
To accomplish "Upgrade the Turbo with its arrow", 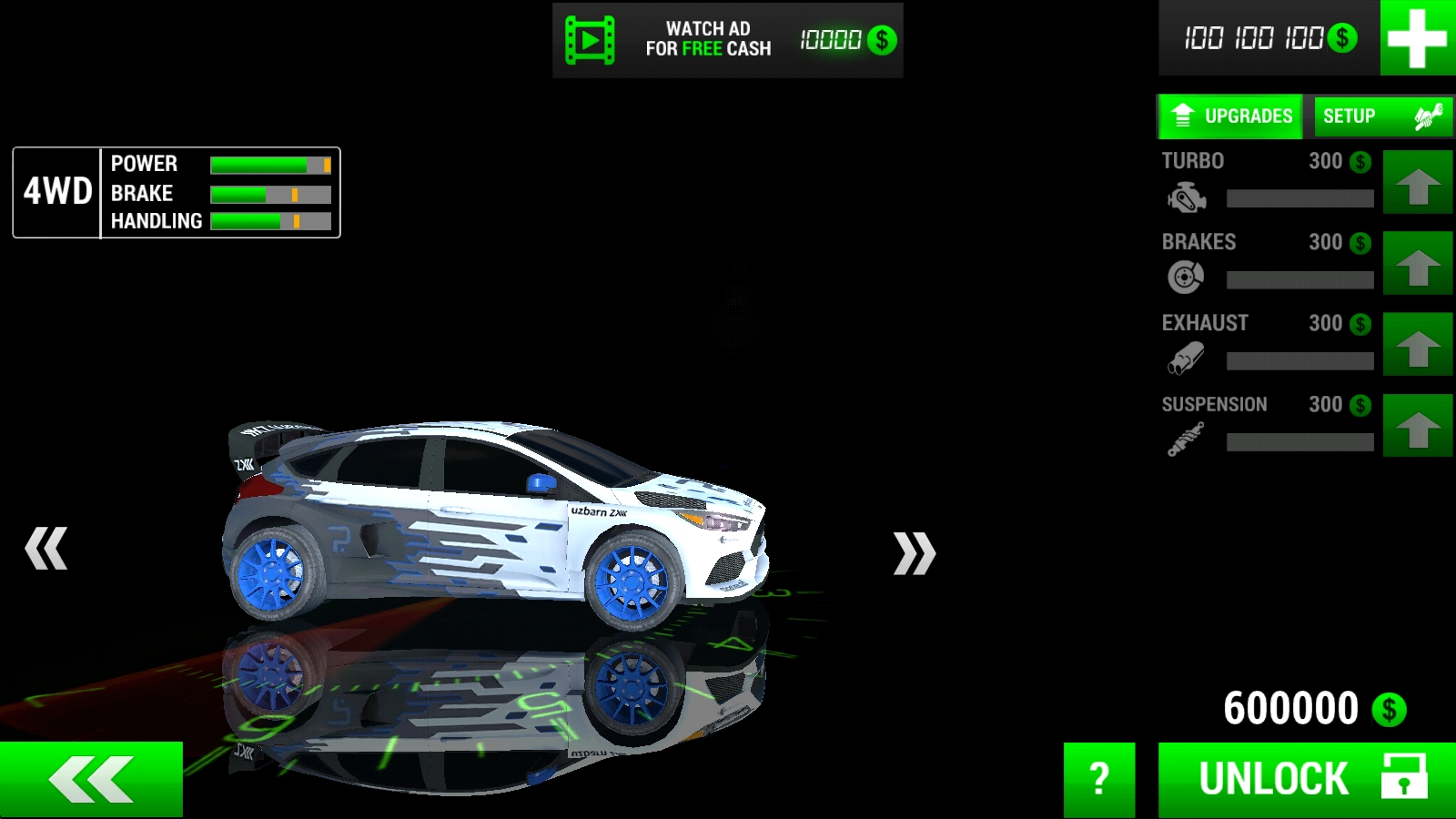I will [x=1417, y=182].
